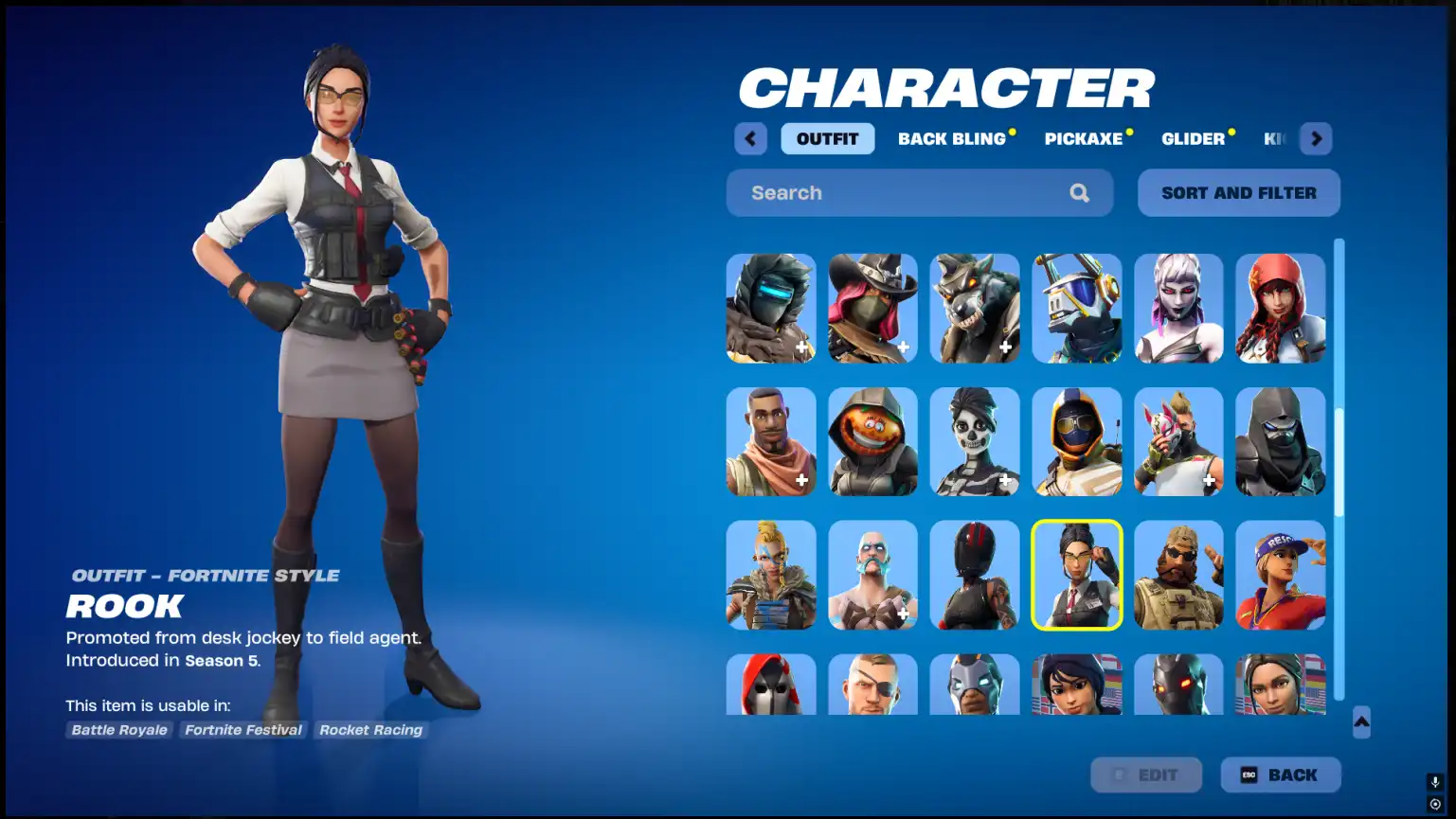Choose the gray werewolf outfit
This screenshot has width=1456, height=819.
click(x=975, y=308)
